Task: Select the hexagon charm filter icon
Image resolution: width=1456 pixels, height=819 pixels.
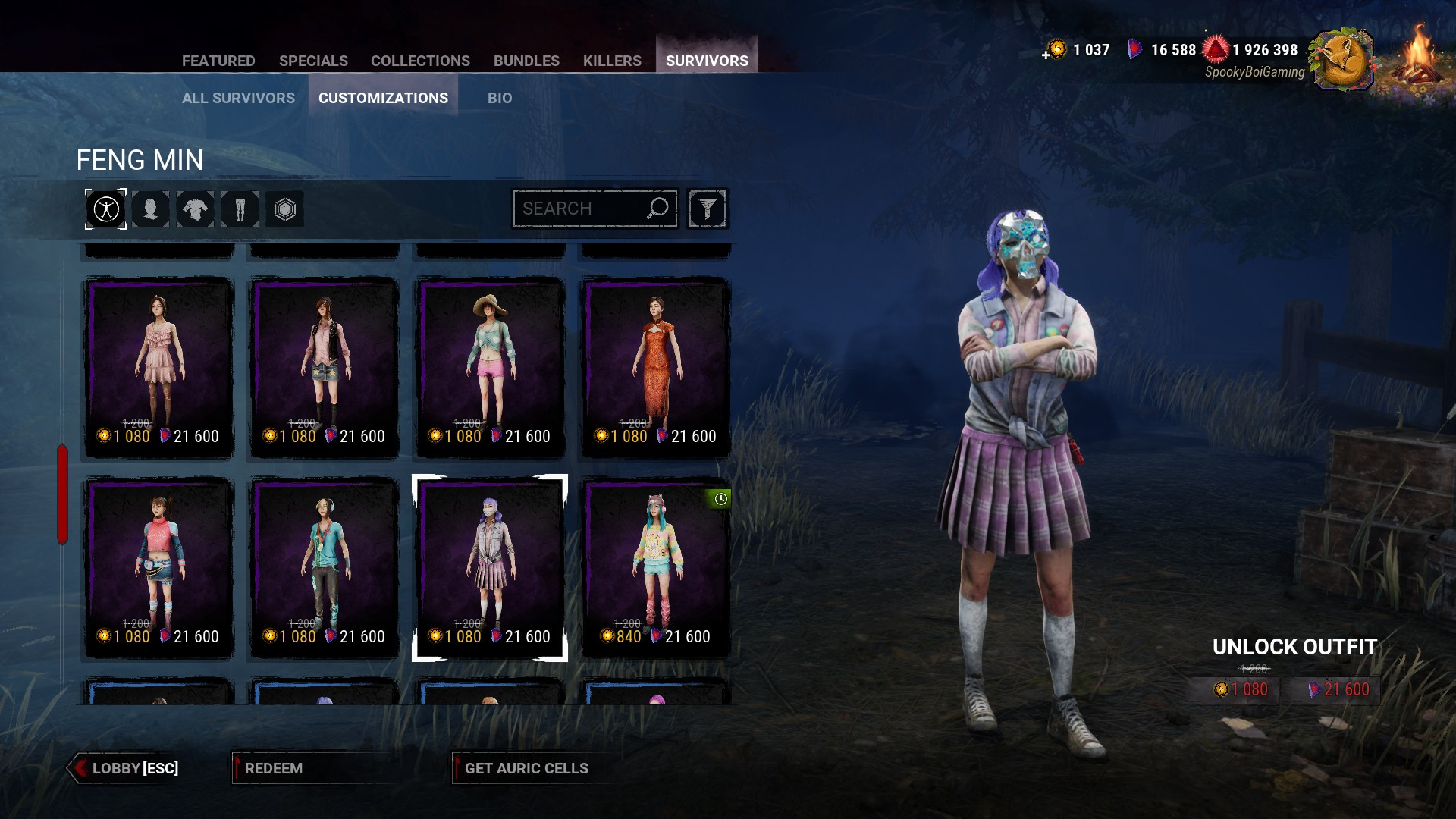Action: pos(285,209)
